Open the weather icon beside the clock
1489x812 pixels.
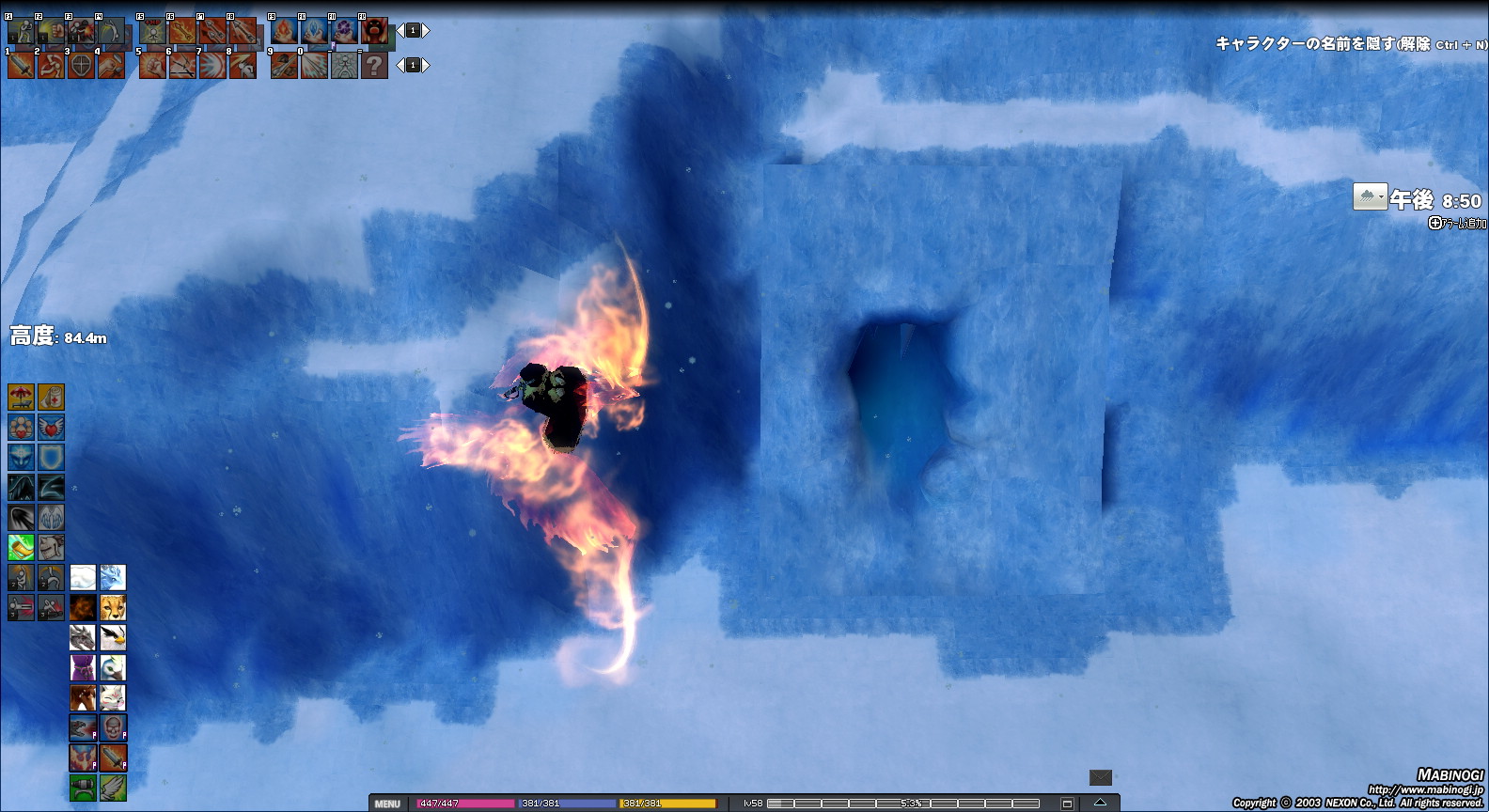1370,196
